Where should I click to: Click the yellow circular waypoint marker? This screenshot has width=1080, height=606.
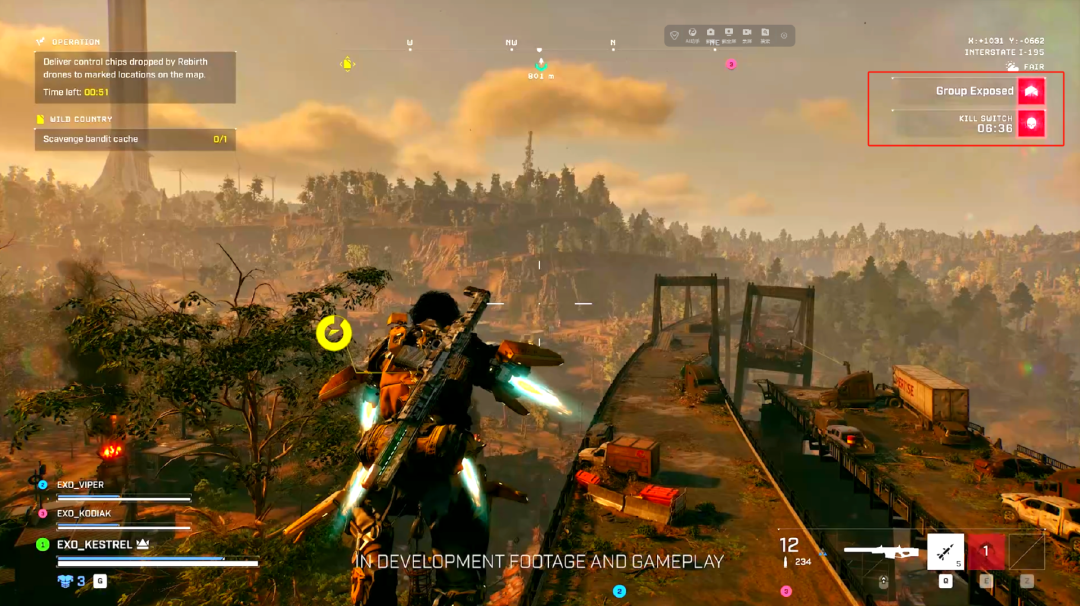(334, 333)
